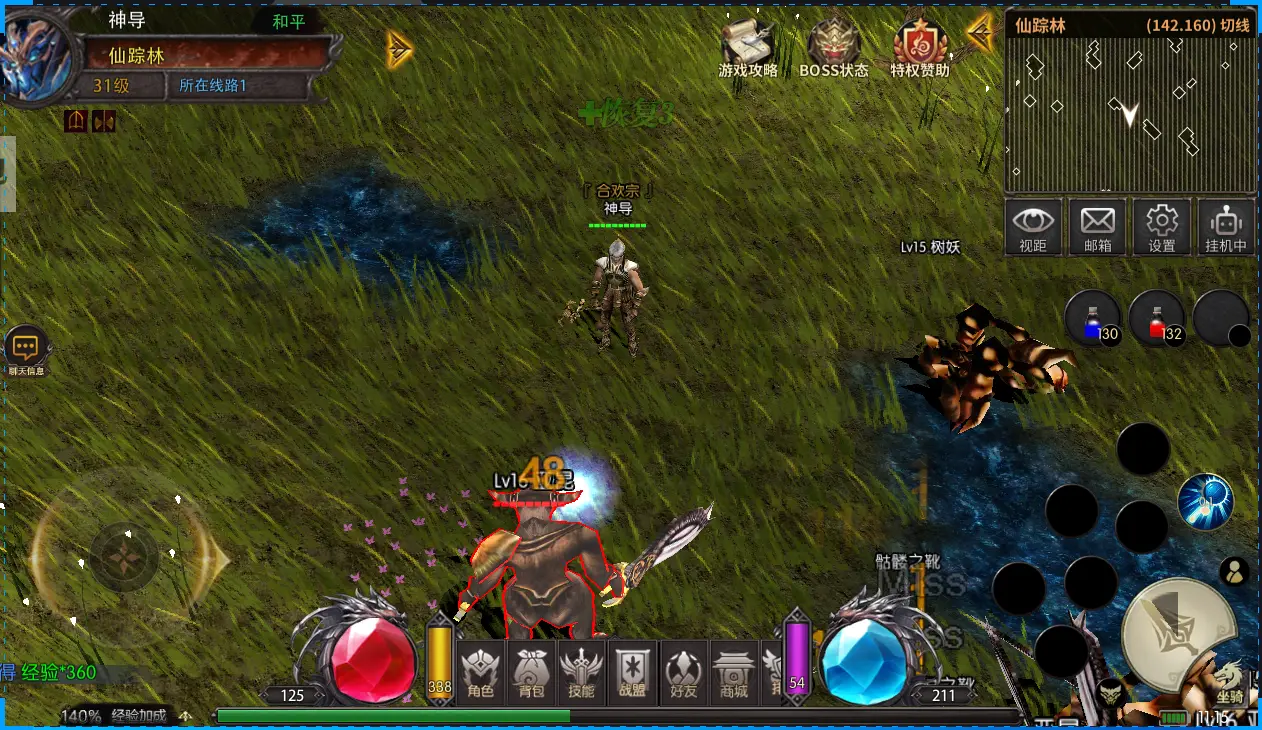
Task: Open the 角色 character panel
Action: 481,672
